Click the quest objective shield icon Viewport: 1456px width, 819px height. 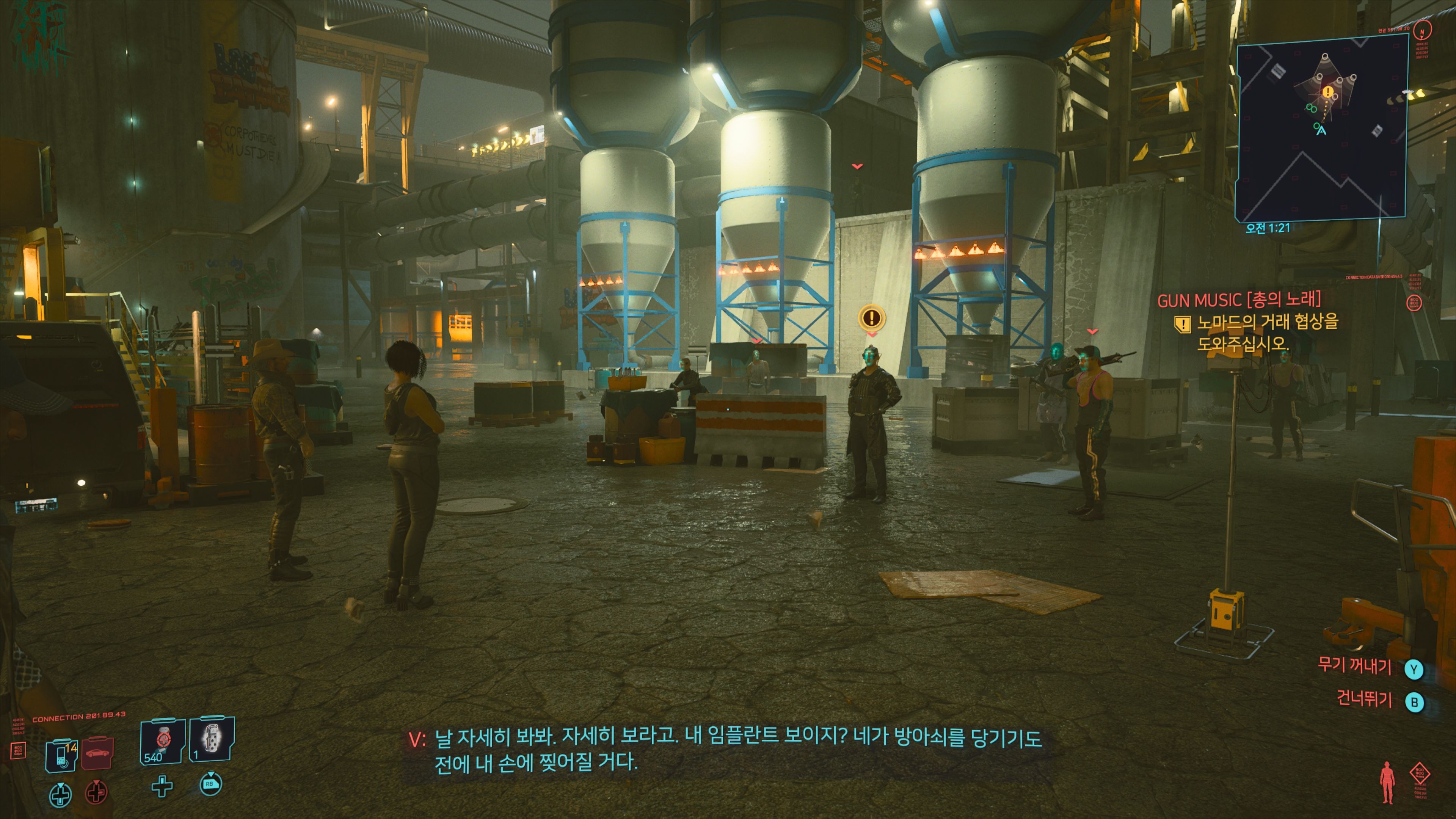click(x=1182, y=324)
